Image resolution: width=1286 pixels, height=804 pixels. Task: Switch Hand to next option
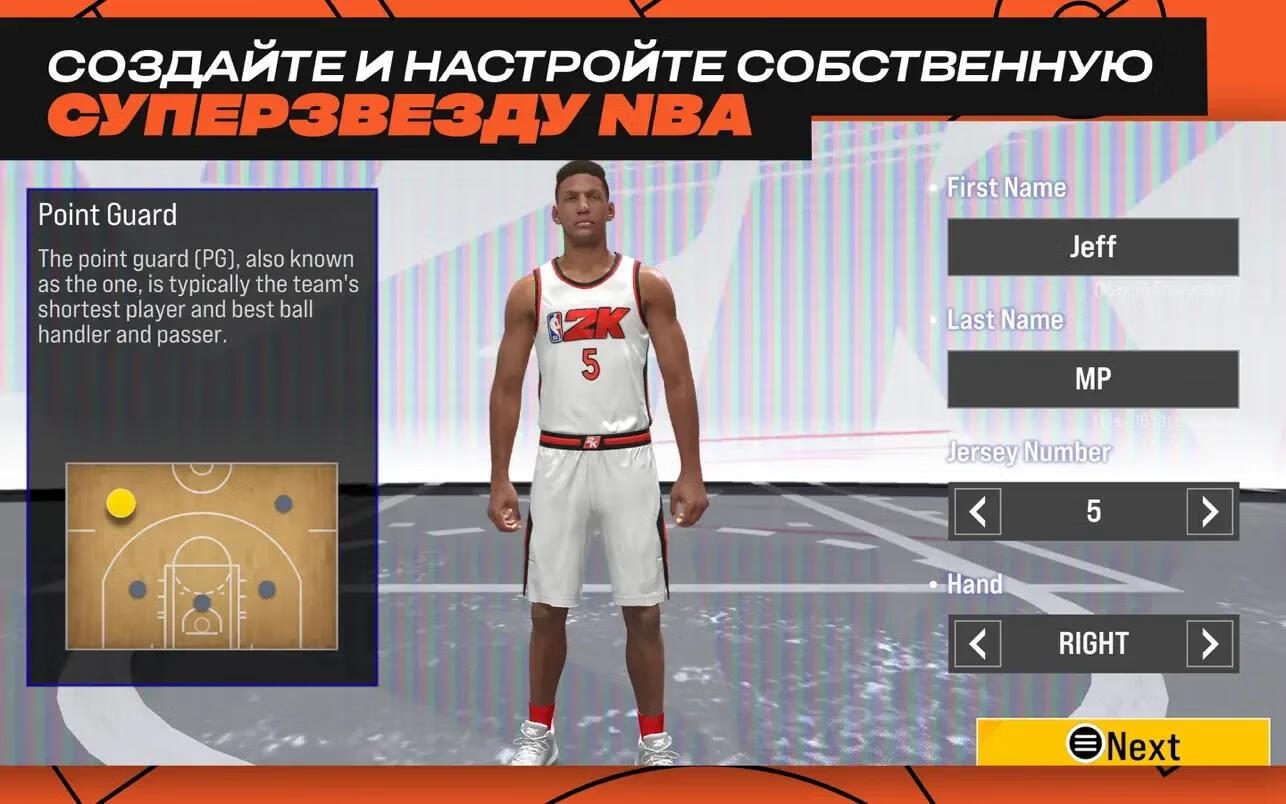1209,644
